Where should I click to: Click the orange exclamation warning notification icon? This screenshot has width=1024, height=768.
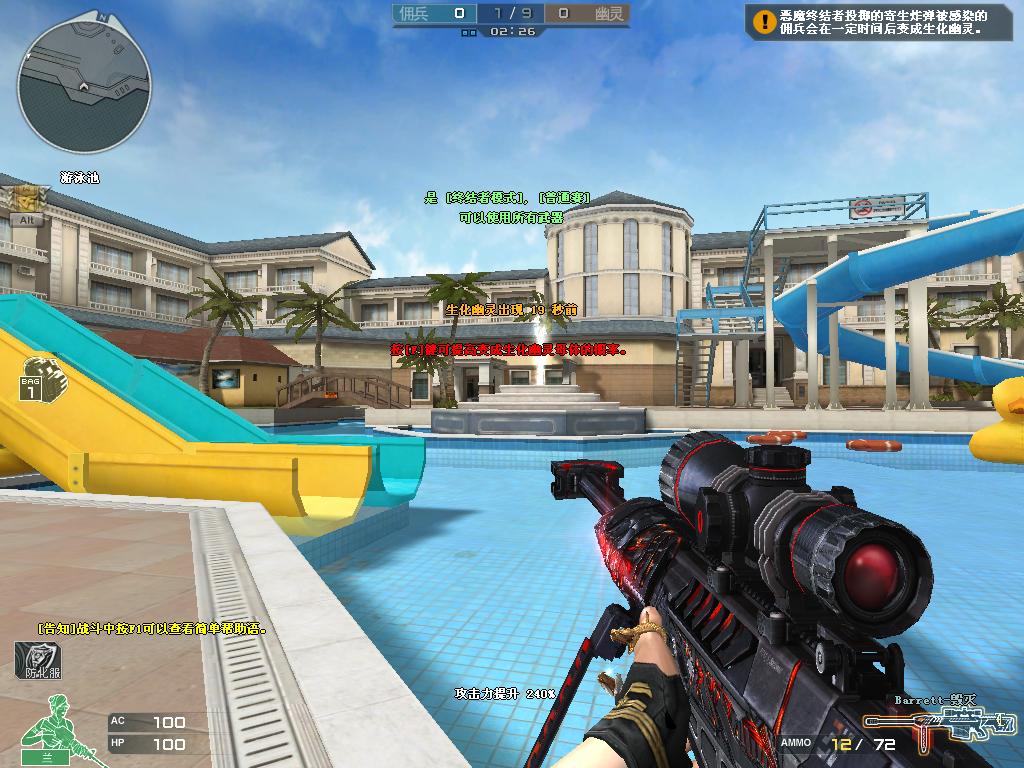765,20
